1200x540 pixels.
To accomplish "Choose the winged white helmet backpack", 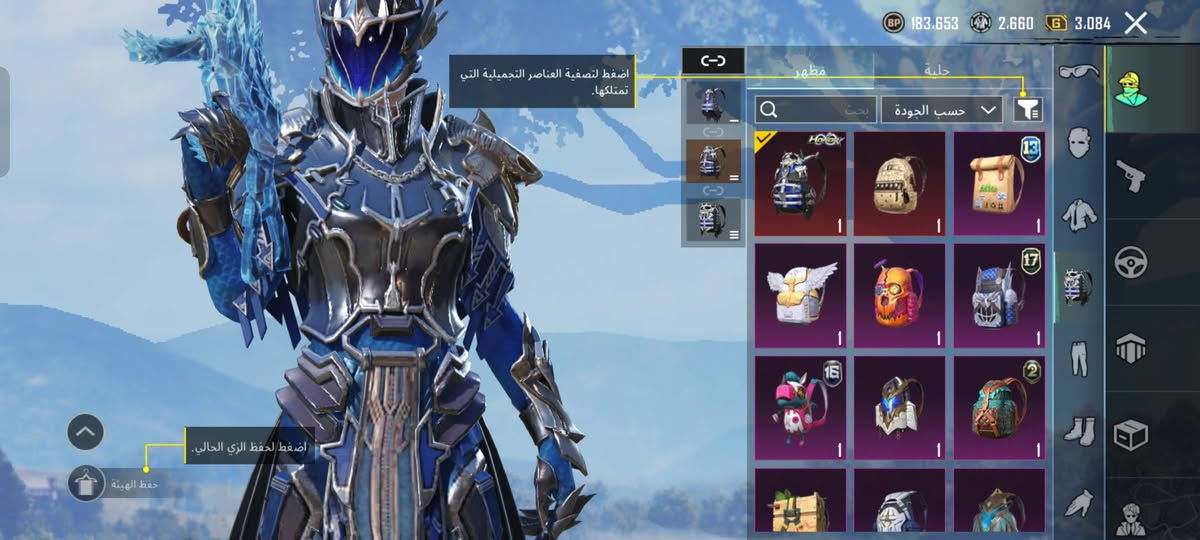I will [x=800, y=296].
